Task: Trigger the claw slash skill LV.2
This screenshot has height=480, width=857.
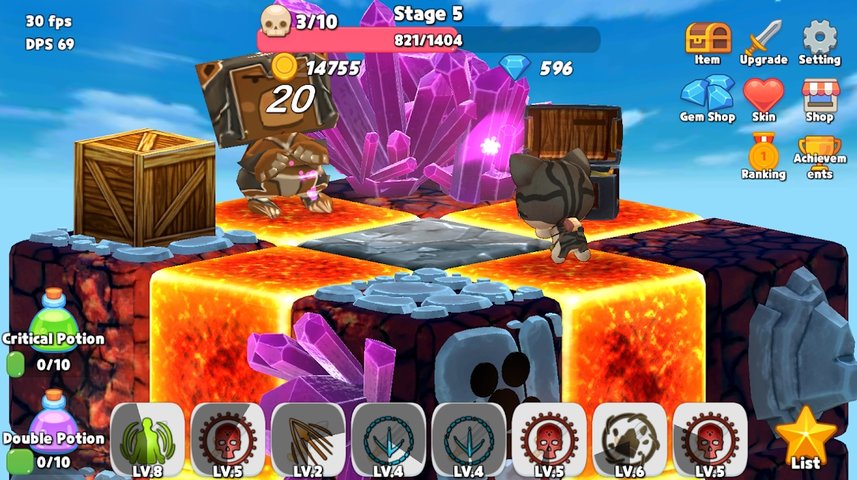Action: (x=308, y=439)
